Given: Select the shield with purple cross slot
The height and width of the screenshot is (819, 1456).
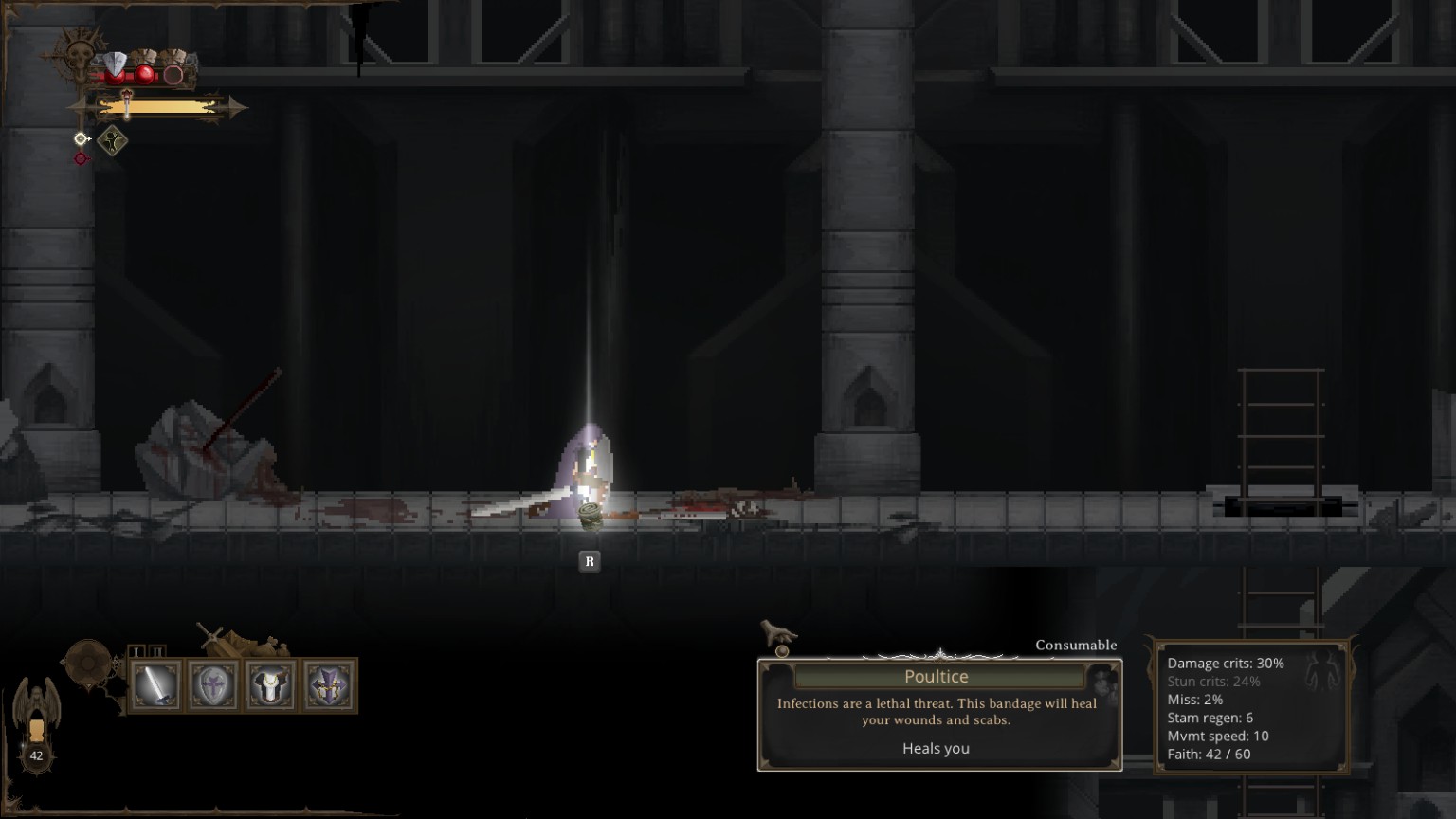Looking at the screenshot, I should (x=213, y=685).
